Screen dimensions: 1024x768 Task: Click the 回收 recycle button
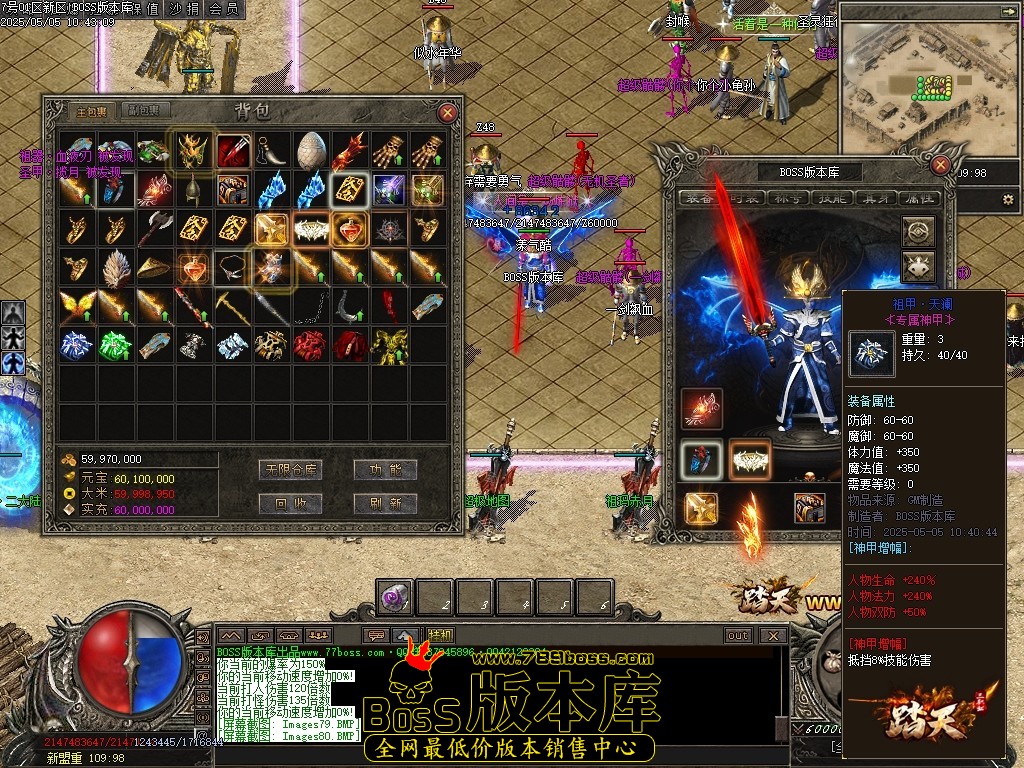(x=289, y=503)
